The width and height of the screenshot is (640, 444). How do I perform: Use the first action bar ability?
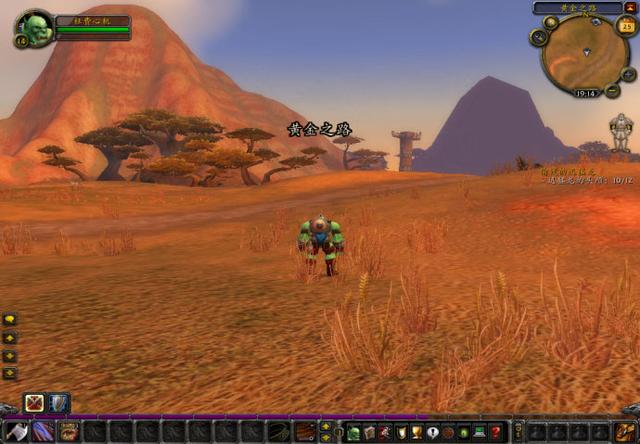(16, 432)
